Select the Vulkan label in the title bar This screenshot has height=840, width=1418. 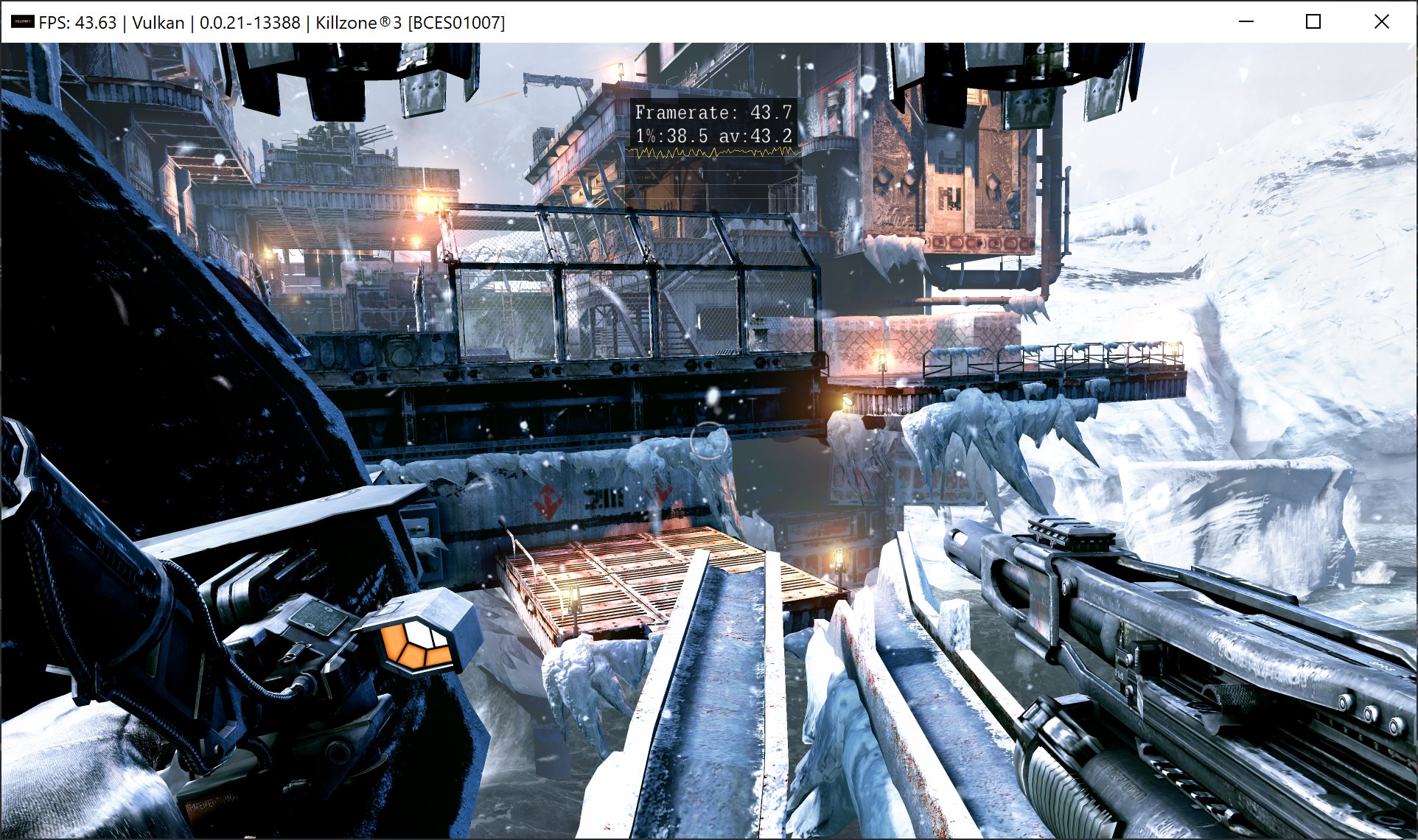coord(157,22)
